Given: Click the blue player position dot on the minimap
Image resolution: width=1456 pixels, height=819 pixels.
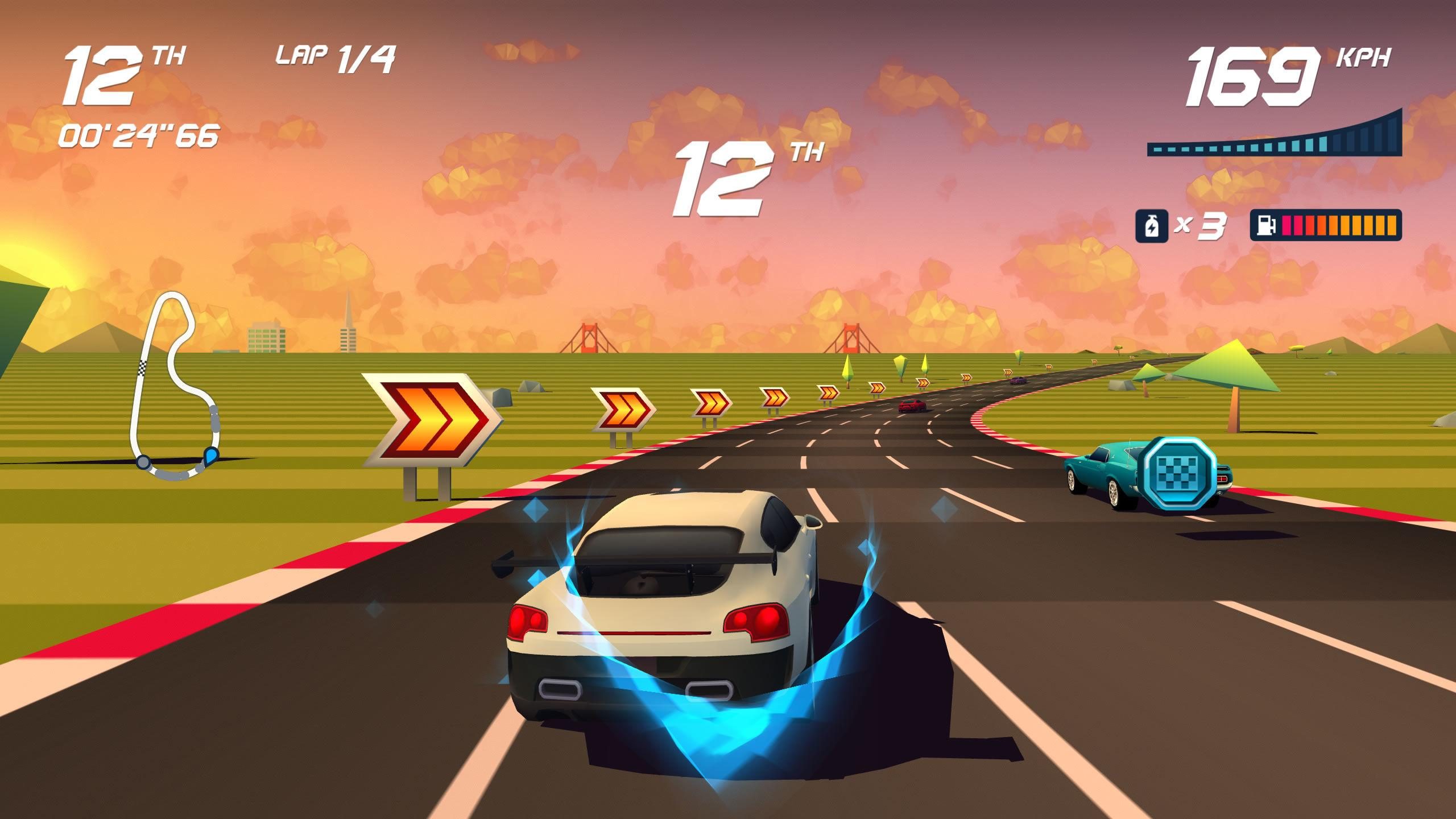Looking at the screenshot, I should coord(211,455).
